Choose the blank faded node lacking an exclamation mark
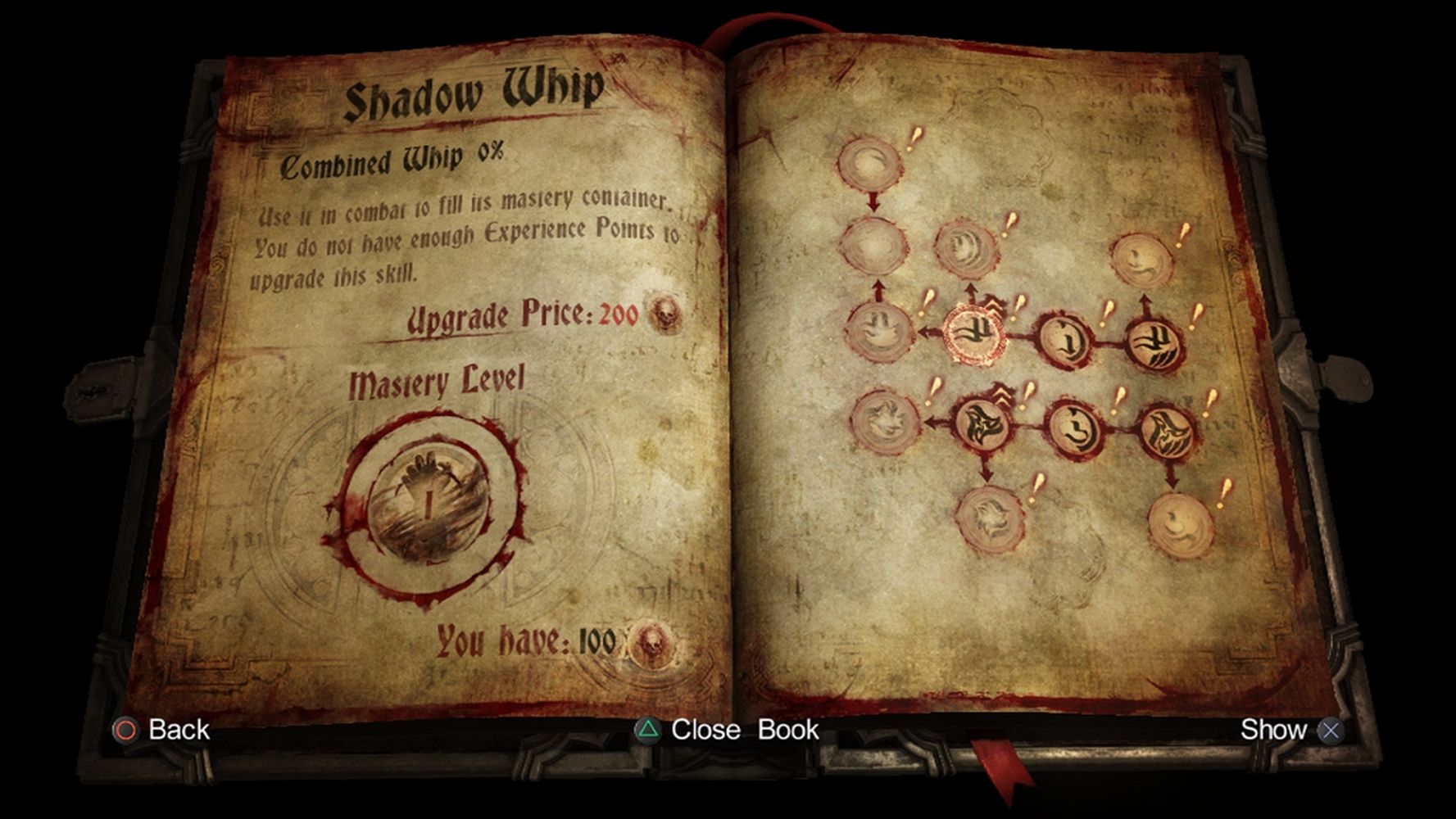The width and height of the screenshot is (1456, 819). tap(873, 244)
